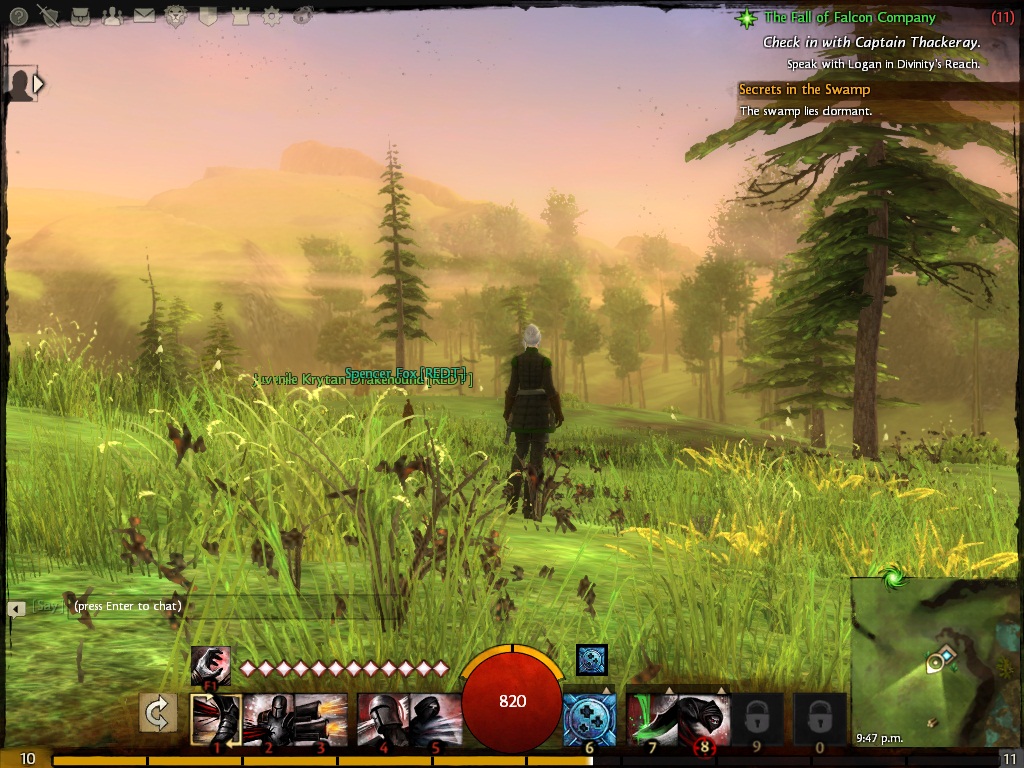Open the World vs World castle tower icon
The height and width of the screenshot is (768, 1024).
(240, 15)
